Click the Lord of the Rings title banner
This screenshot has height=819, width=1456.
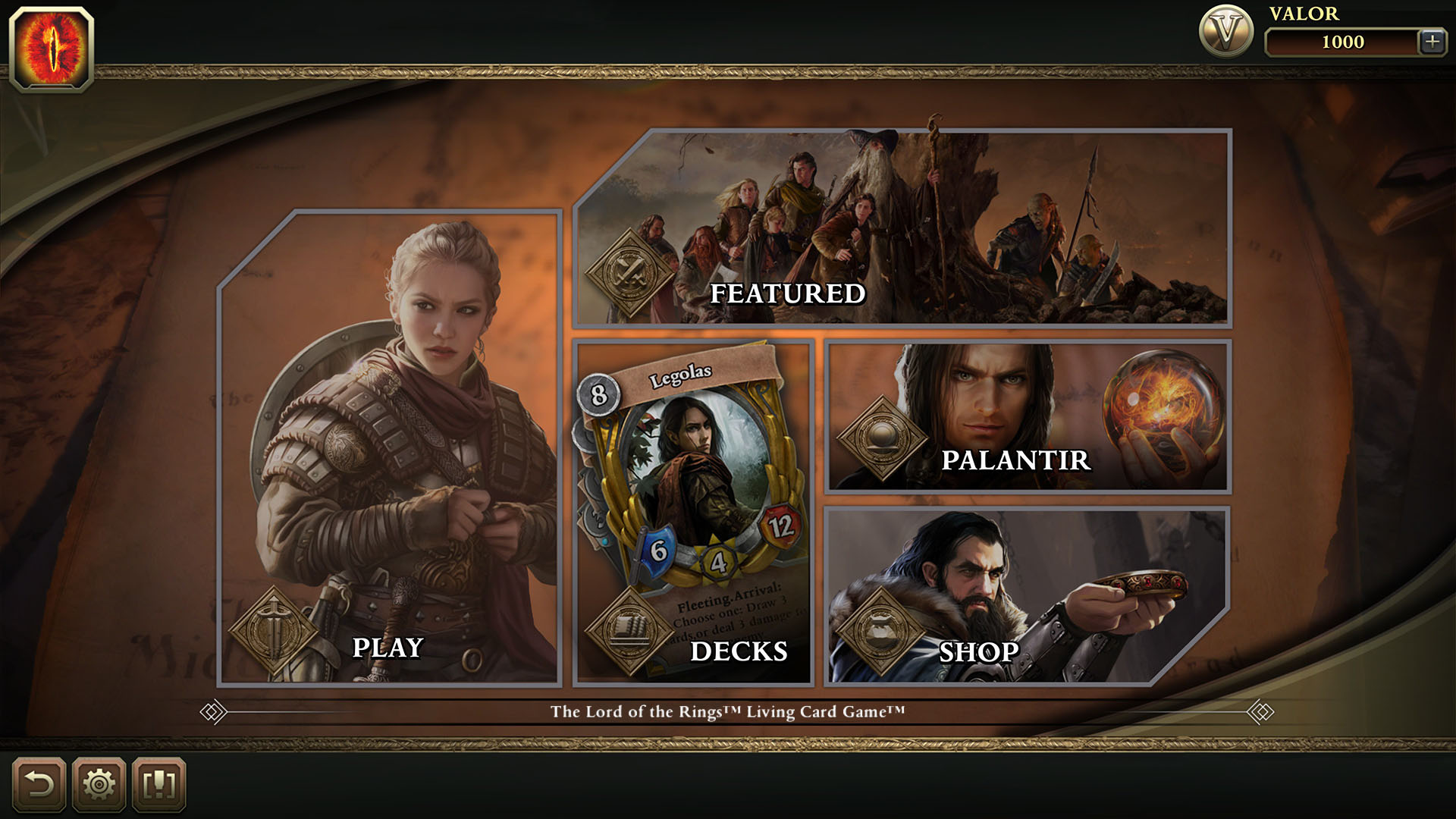coord(728,711)
